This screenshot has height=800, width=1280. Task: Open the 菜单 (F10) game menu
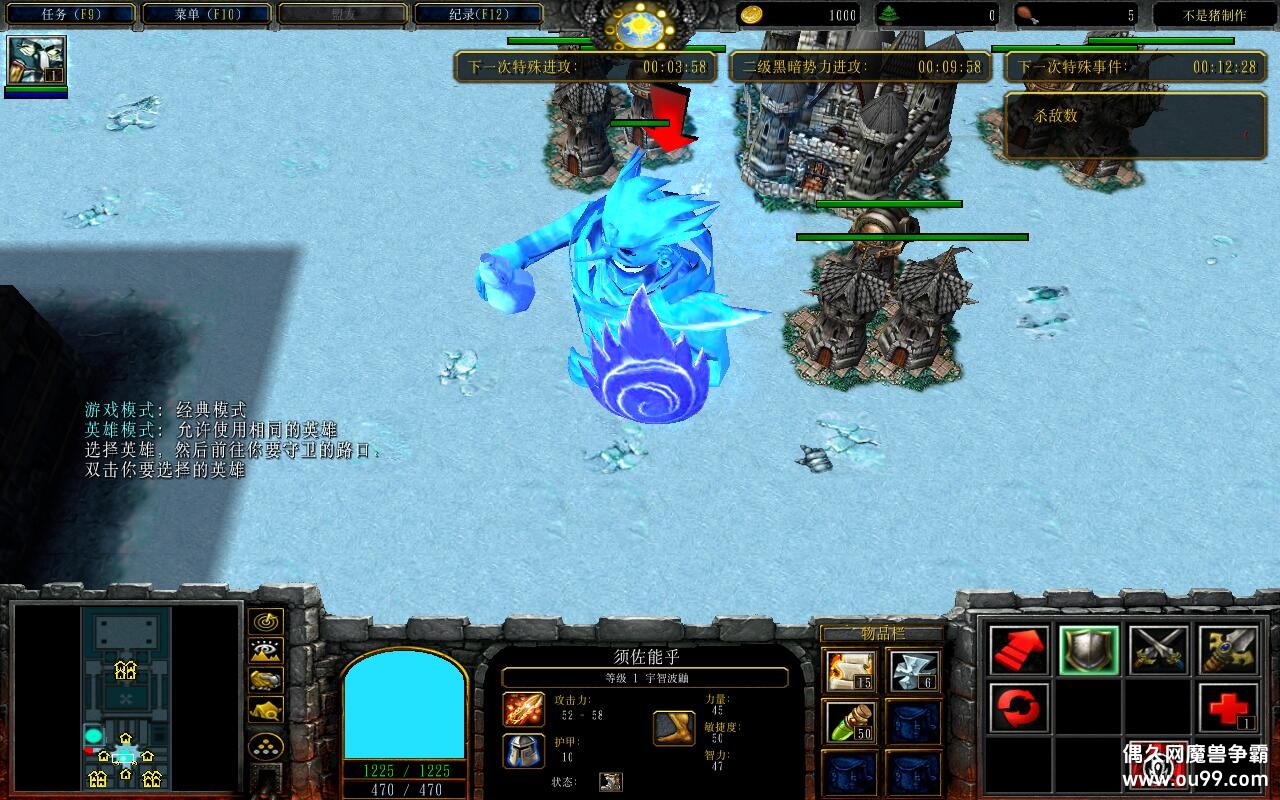206,15
